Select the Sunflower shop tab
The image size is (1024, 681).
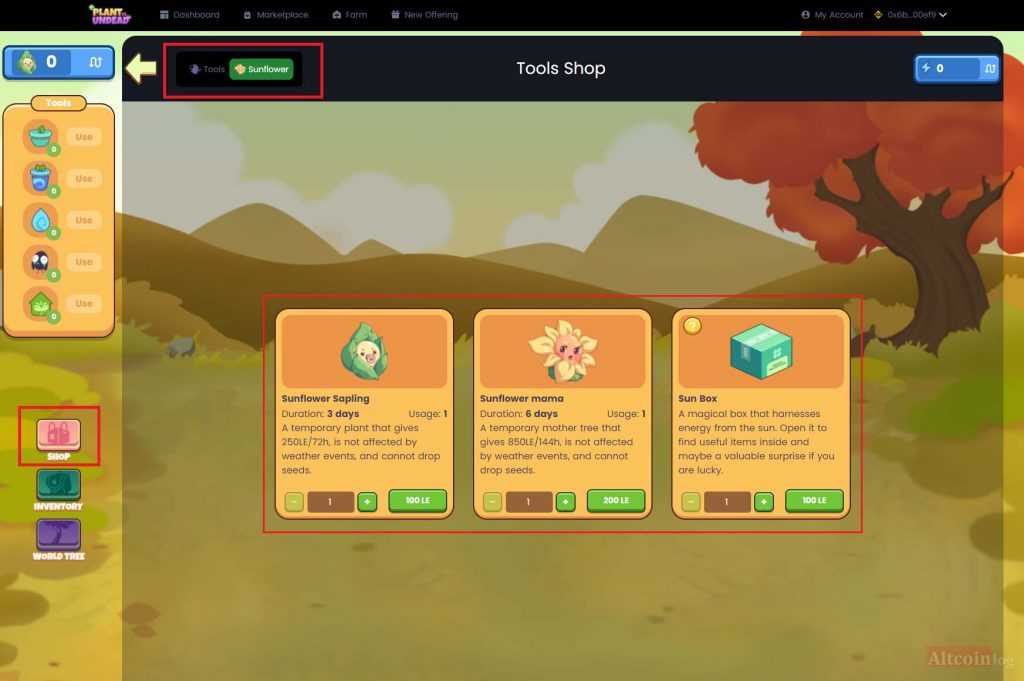262,69
